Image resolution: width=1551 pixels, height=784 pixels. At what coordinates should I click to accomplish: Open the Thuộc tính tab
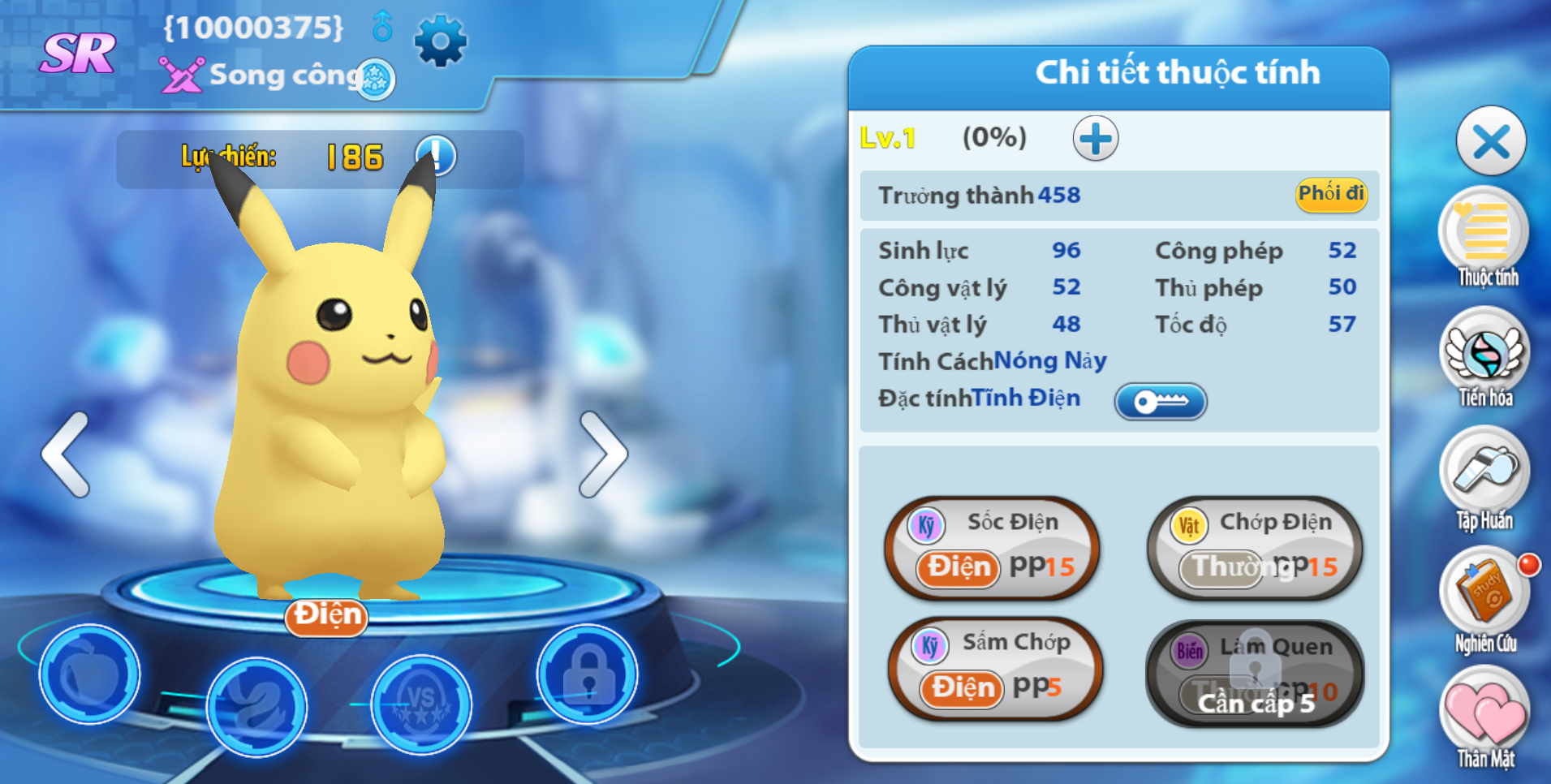pyautogui.click(x=1484, y=235)
